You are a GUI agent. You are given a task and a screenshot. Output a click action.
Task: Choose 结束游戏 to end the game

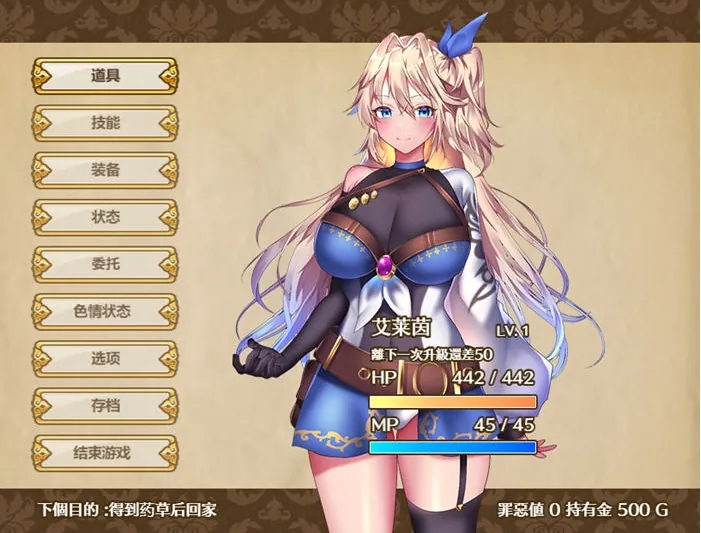pos(105,451)
